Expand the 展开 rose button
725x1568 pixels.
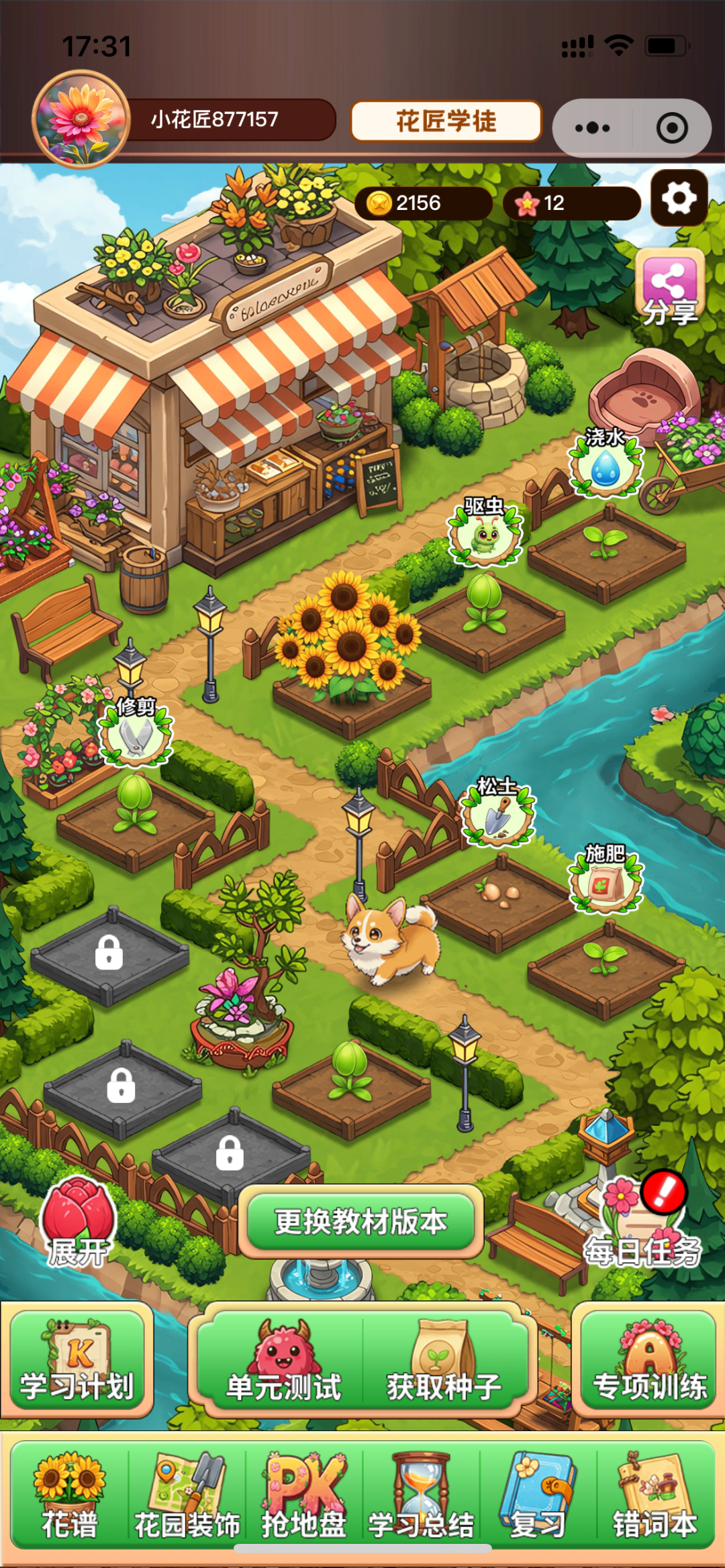tap(78, 1222)
